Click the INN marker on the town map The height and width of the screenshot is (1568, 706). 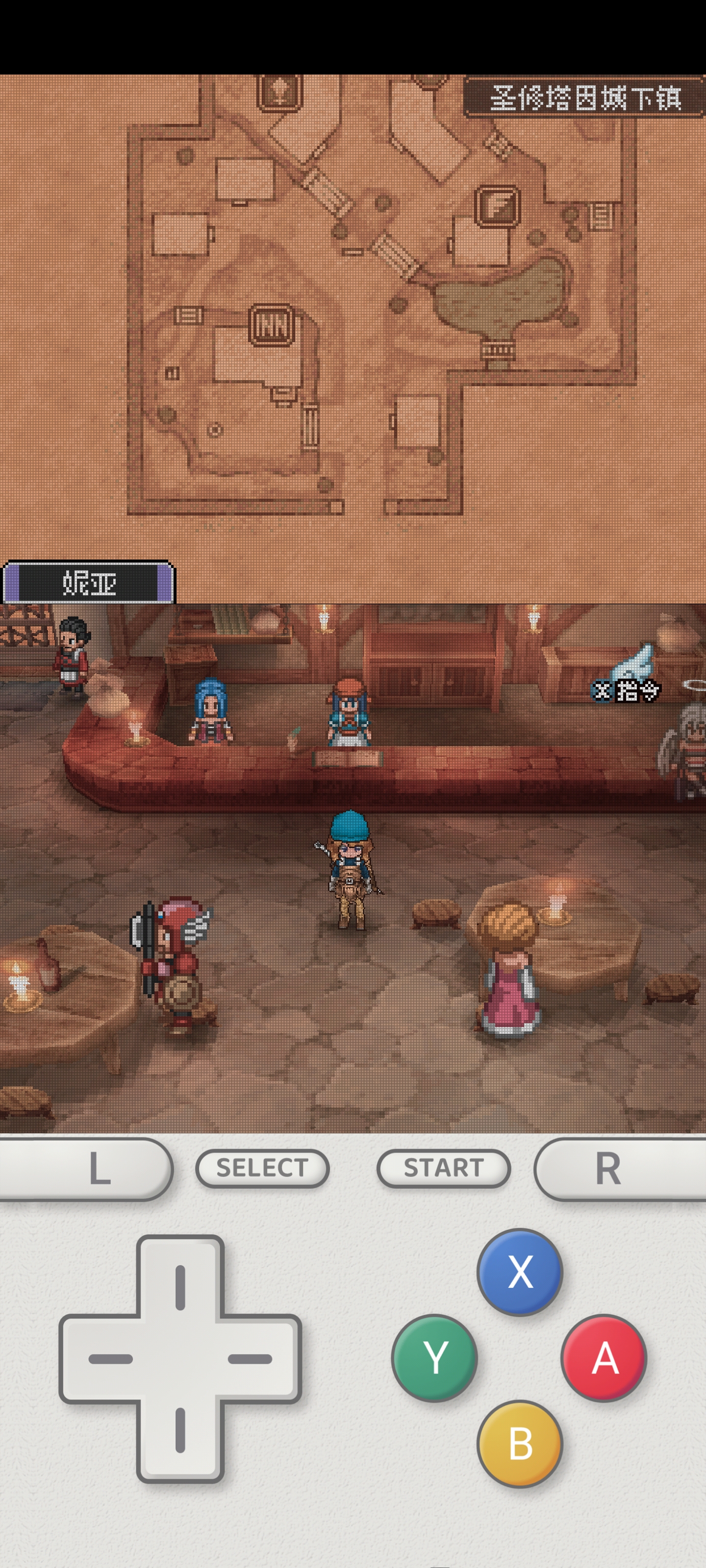tap(271, 325)
